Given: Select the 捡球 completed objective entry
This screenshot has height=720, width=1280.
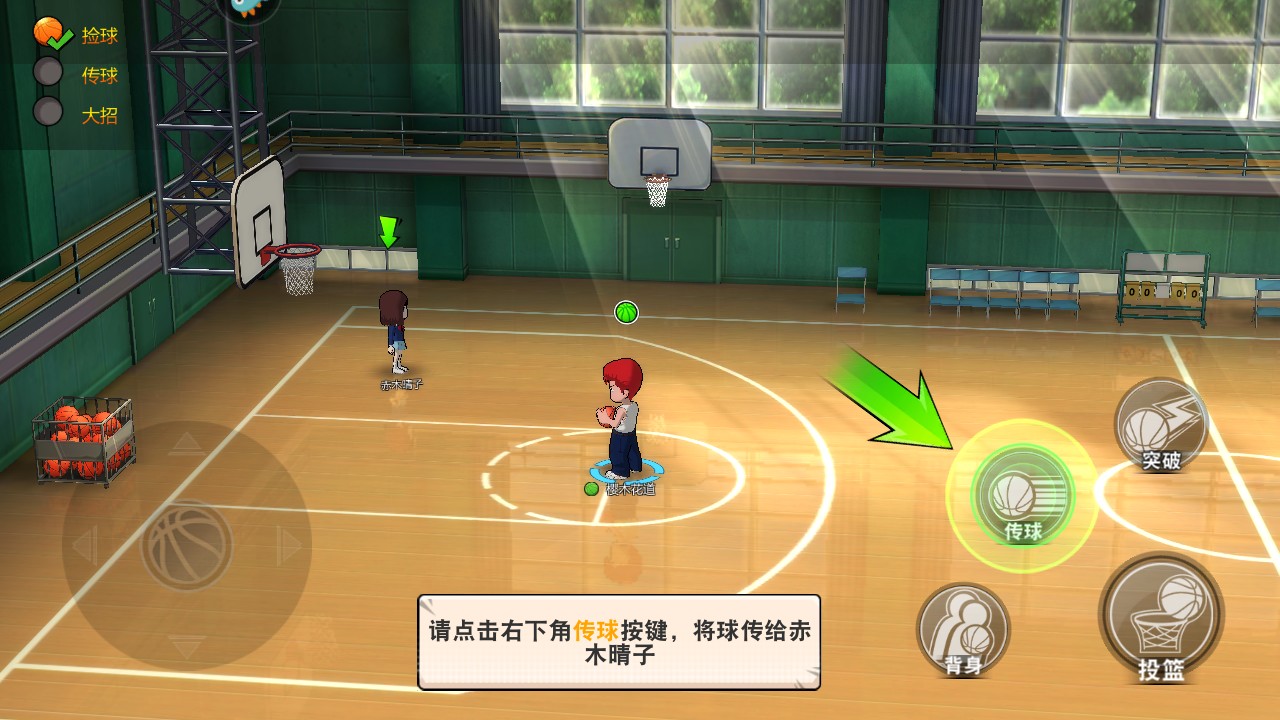Looking at the screenshot, I should [78, 36].
